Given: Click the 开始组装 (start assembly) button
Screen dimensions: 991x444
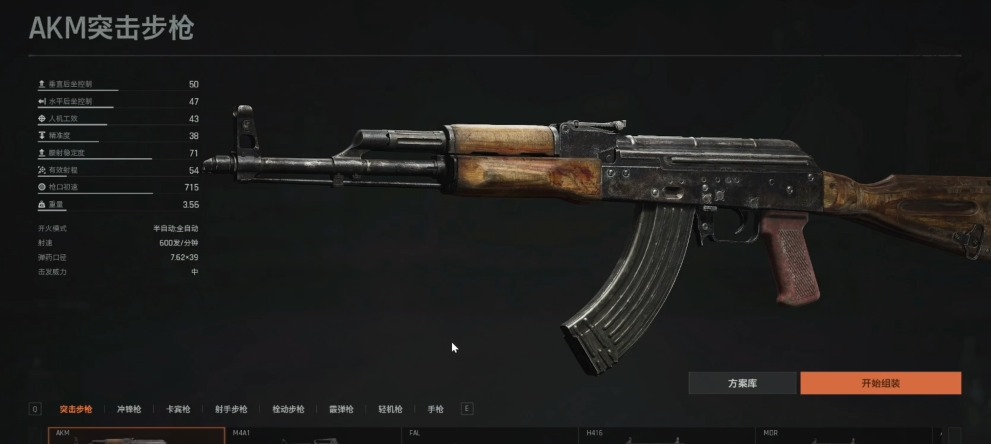Looking at the screenshot, I should (x=880, y=383).
